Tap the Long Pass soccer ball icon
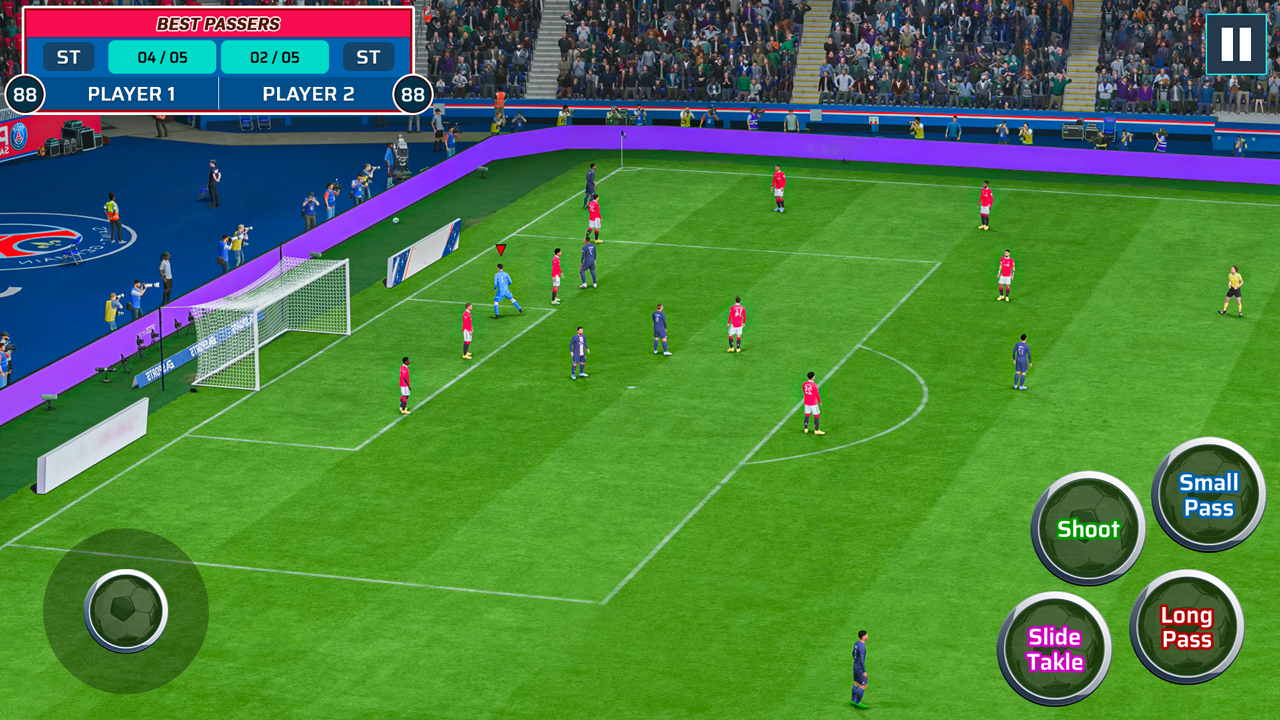 [x=1185, y=628]
